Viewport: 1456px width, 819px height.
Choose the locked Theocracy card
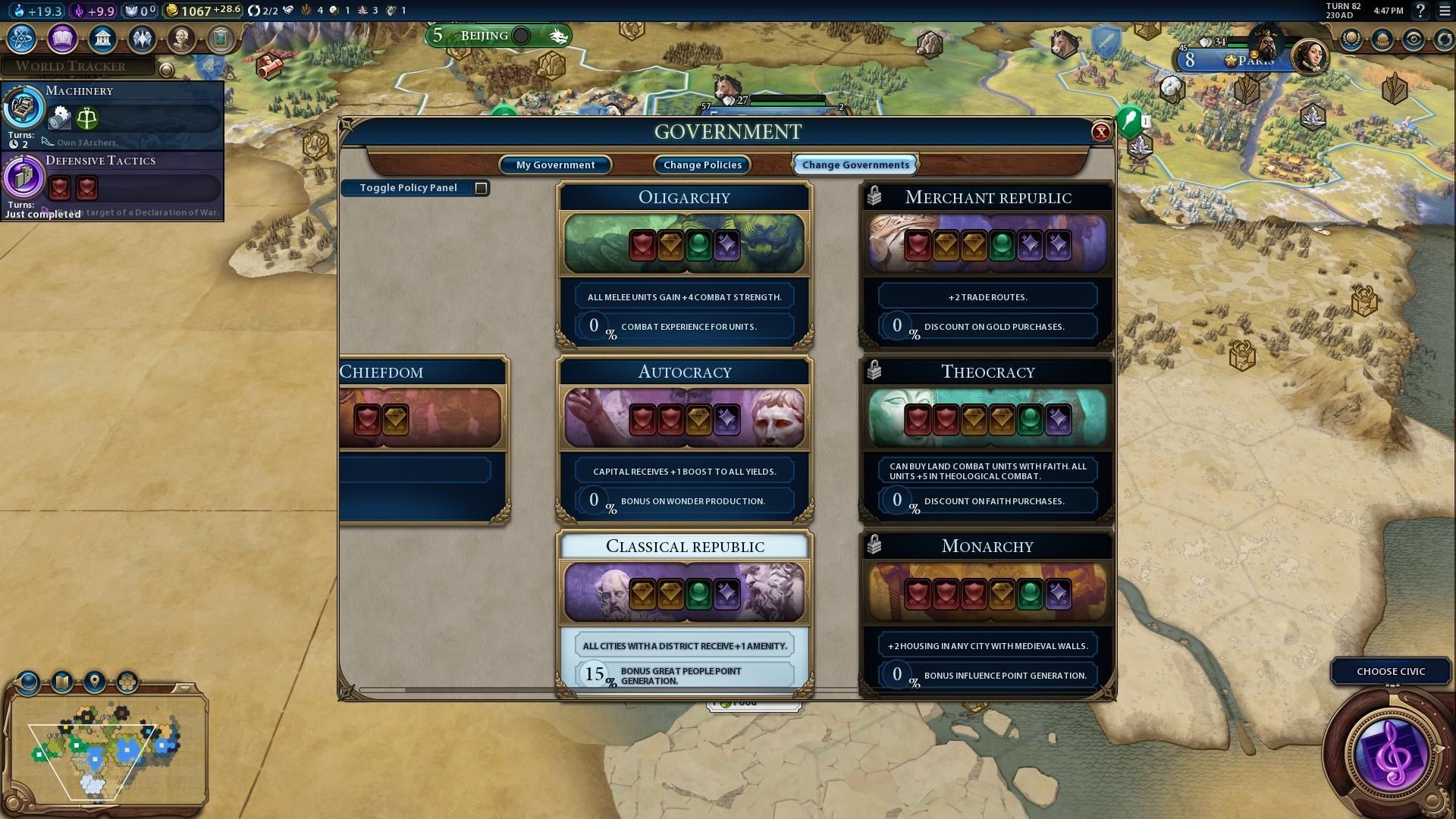(987, 419)
